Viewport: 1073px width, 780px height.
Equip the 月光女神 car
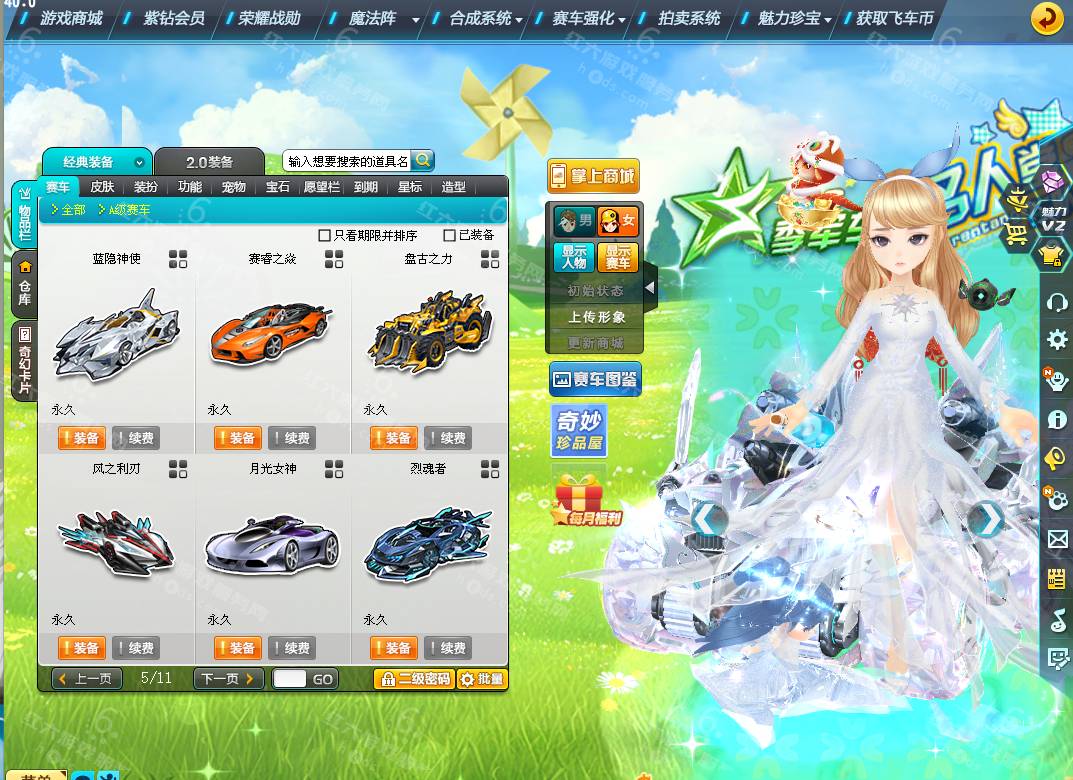(x=238, y=648)
